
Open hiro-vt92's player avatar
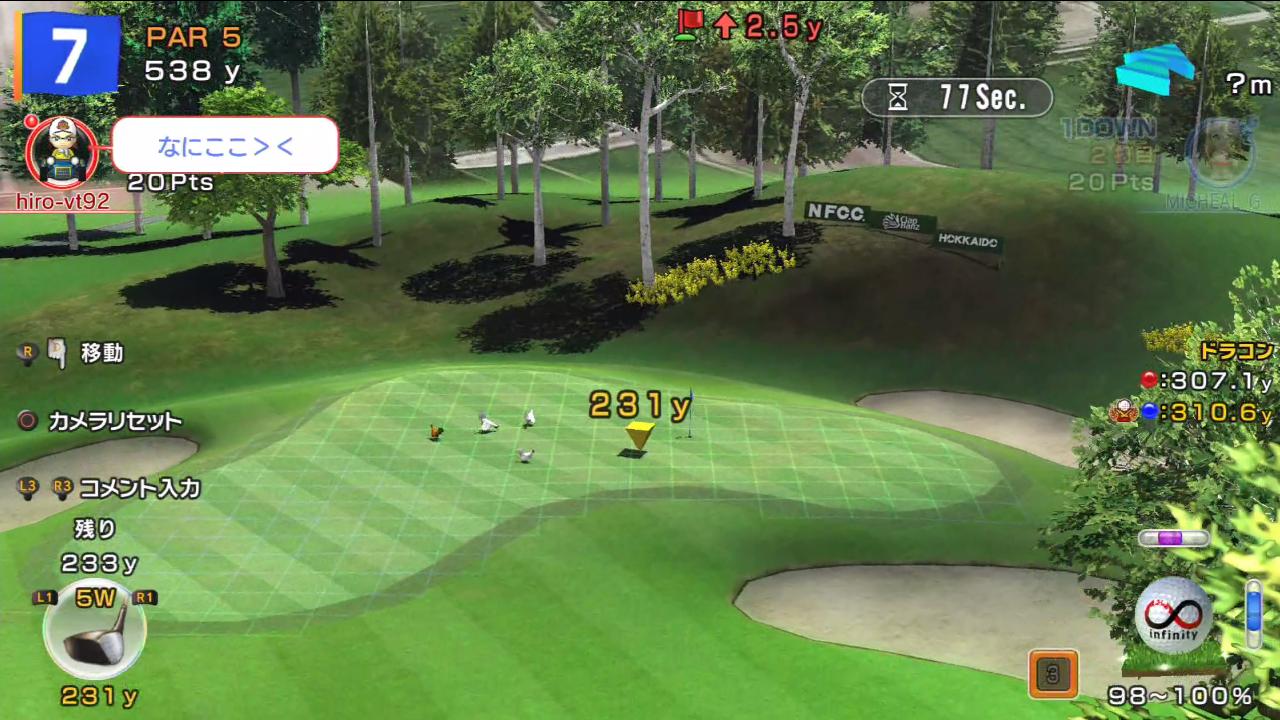click(x=54, y=150)
